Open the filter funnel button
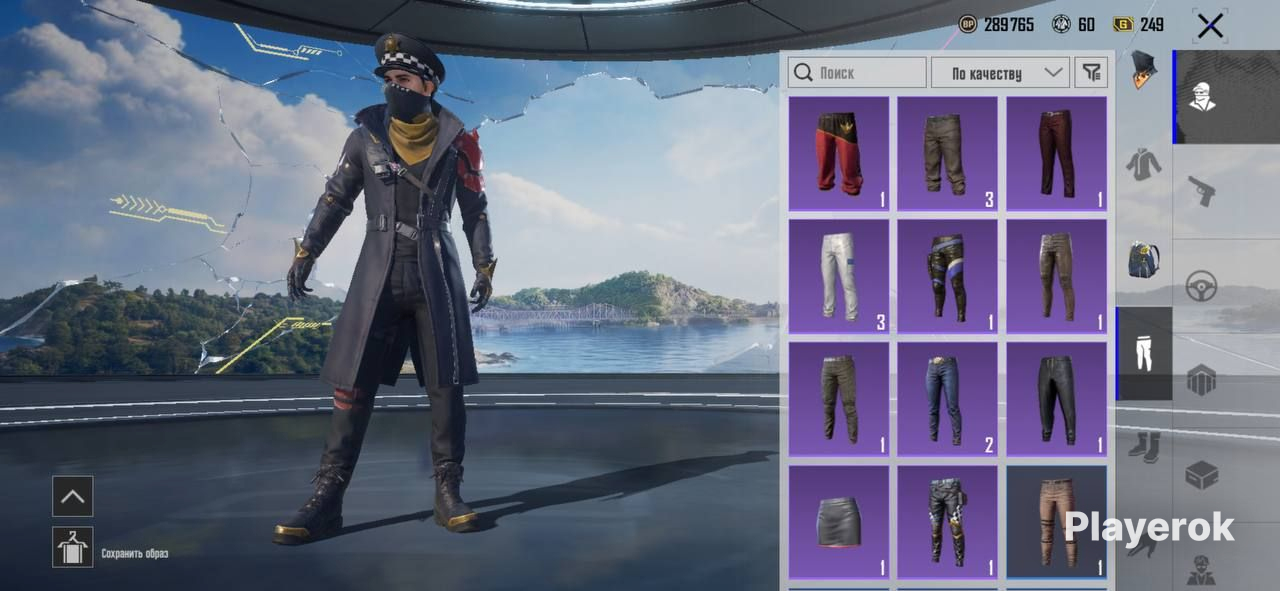This screenshot has height=591, width=1280. click(1091, 73)
